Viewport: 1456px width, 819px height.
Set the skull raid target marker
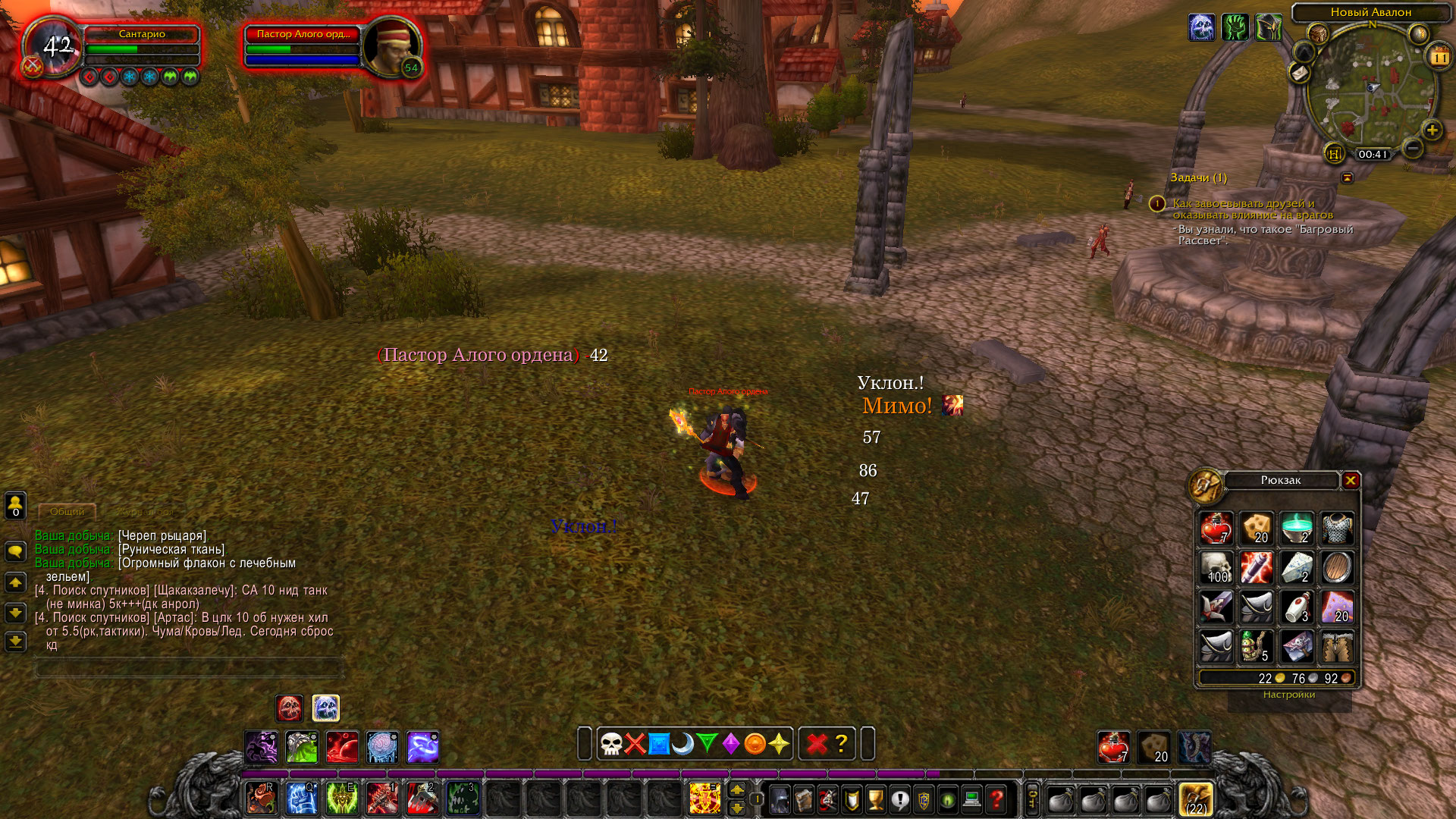click(x=611, y=744)
